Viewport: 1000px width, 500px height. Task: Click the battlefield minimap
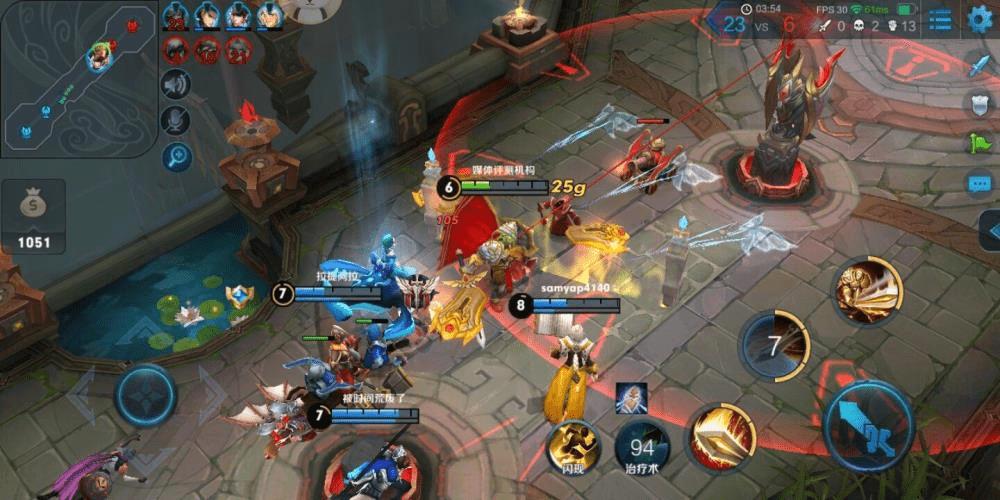(77, 78)
